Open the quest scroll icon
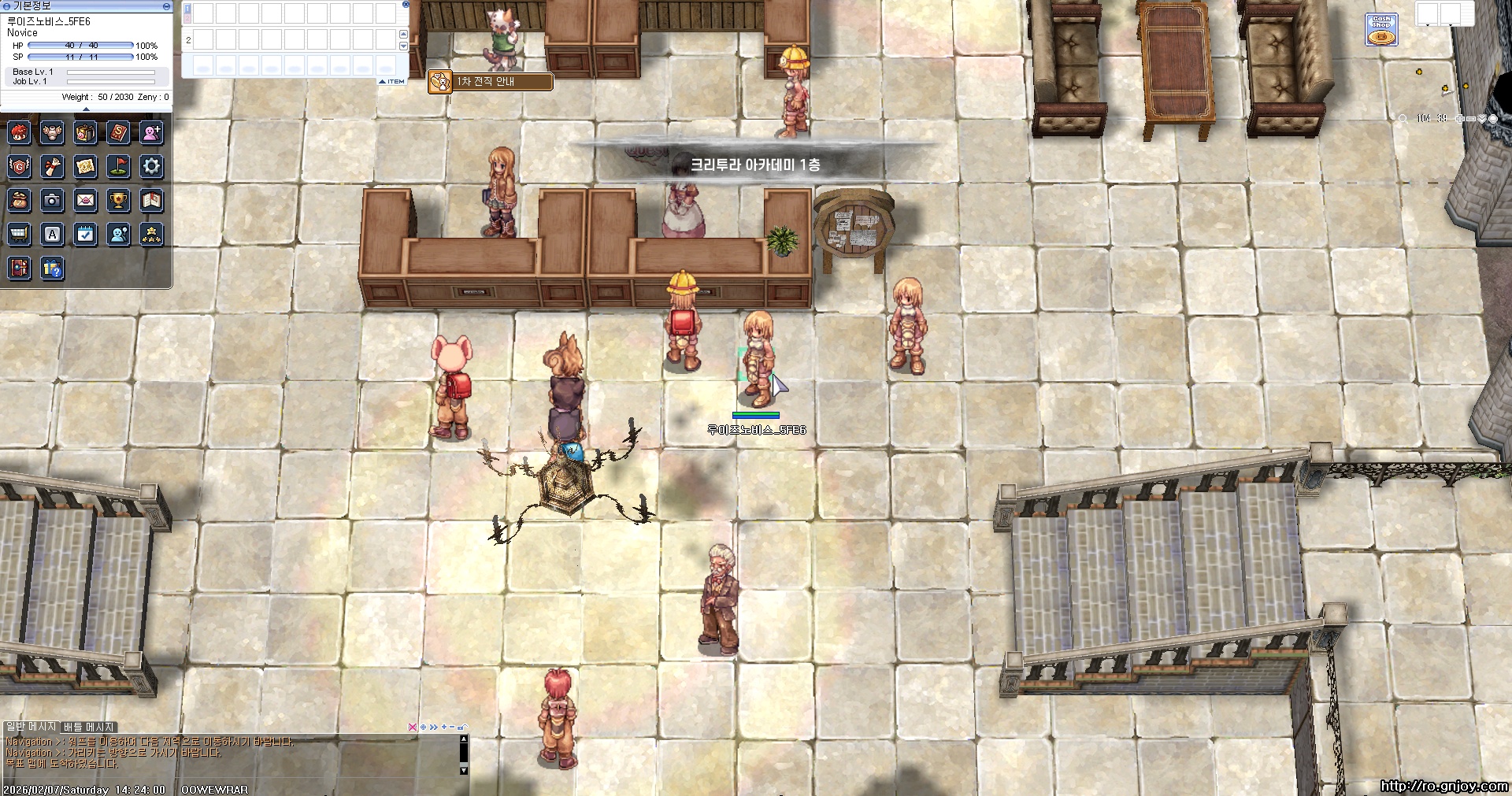The height and width of the screenshot is (796, 1512). click(53, 166)
